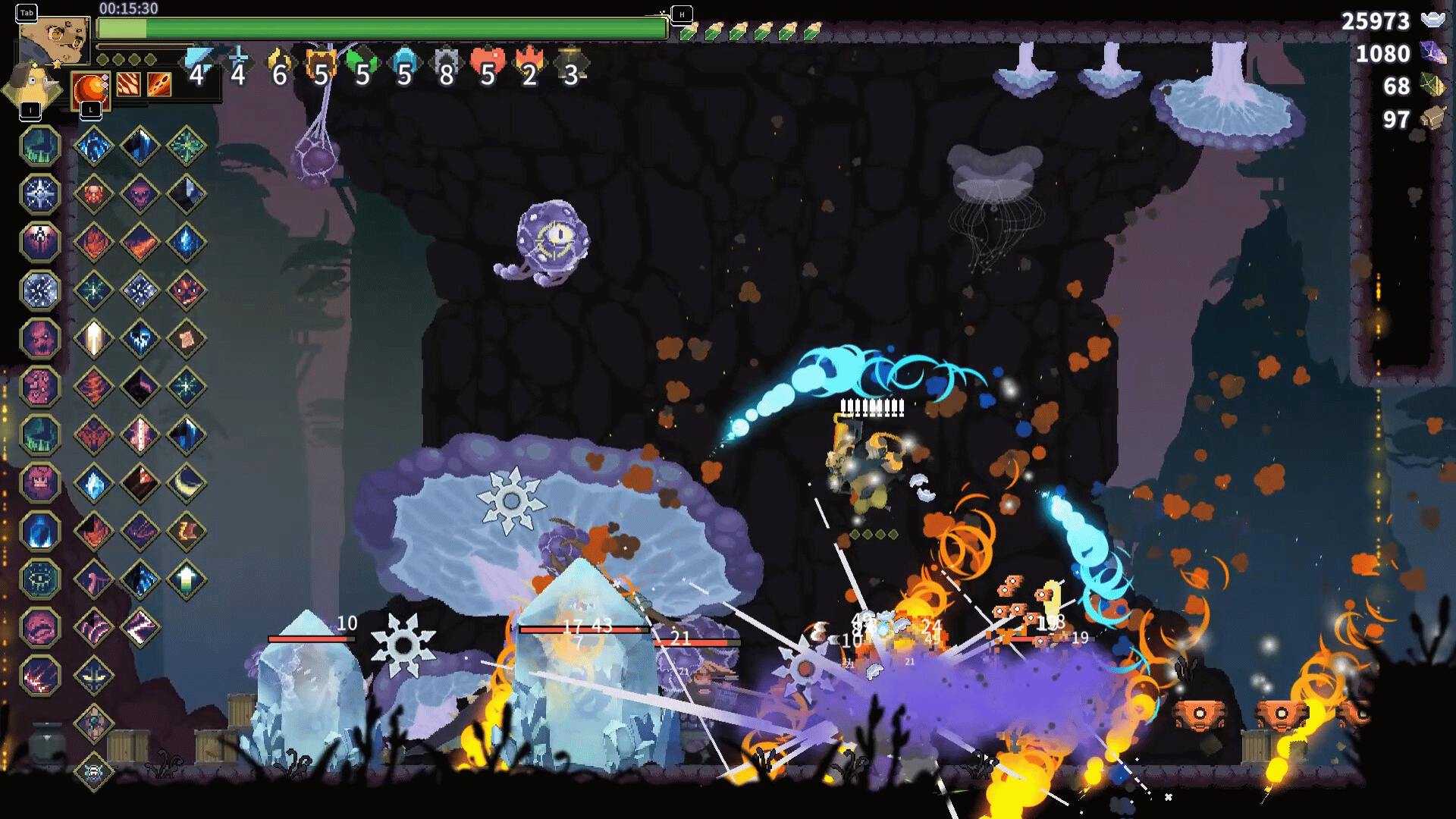Viewport: 1456px width, 819px height.
Task: View the orange crown flame stat
Action: (529, 64)
